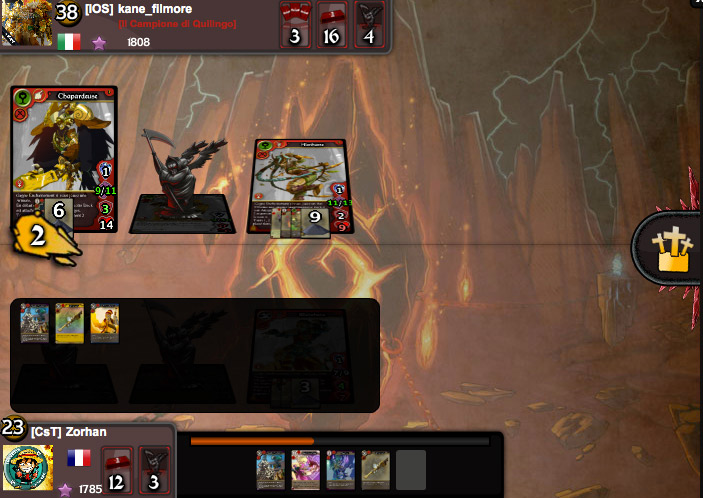Click the golden crosses button on the right edge

671,251
